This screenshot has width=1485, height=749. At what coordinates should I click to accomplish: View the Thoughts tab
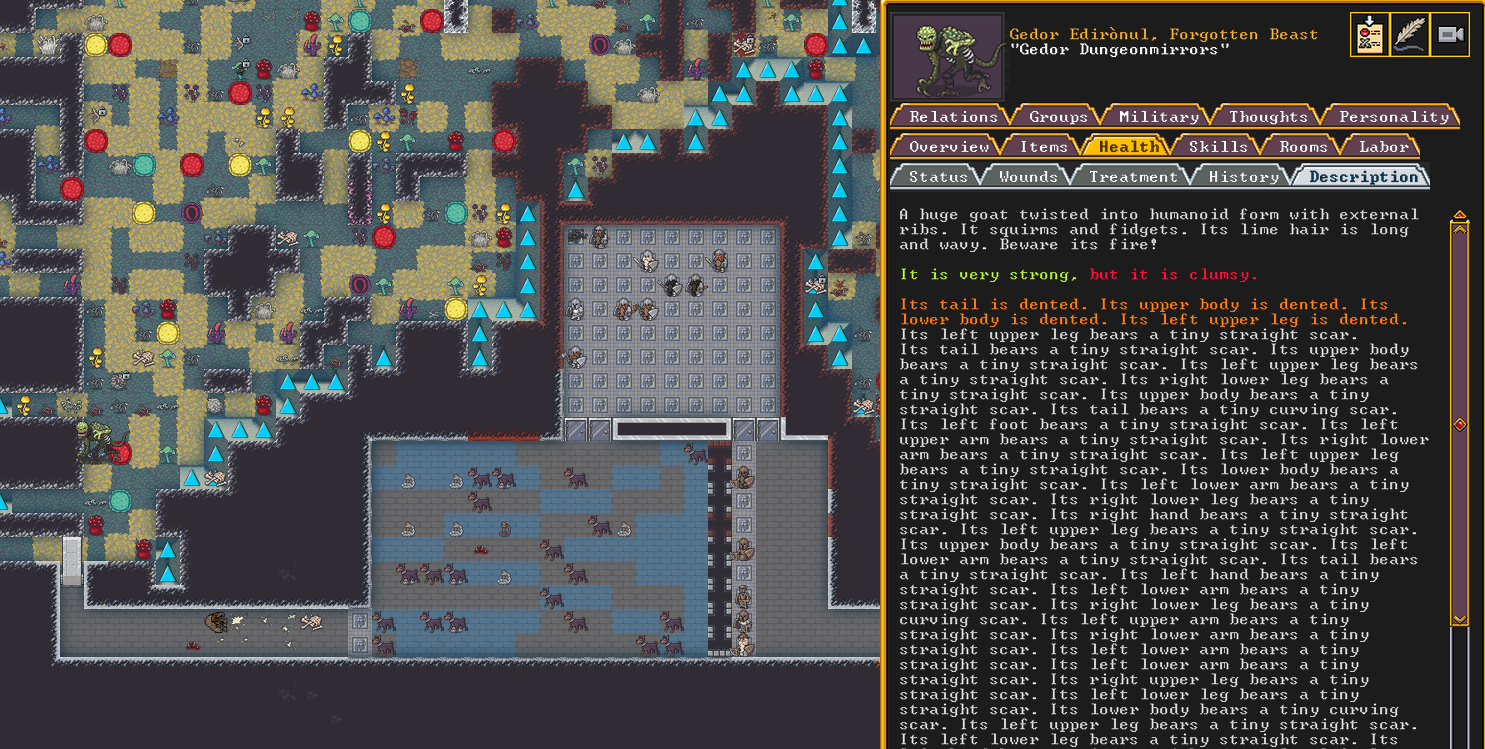click(x=1268, y=117)
